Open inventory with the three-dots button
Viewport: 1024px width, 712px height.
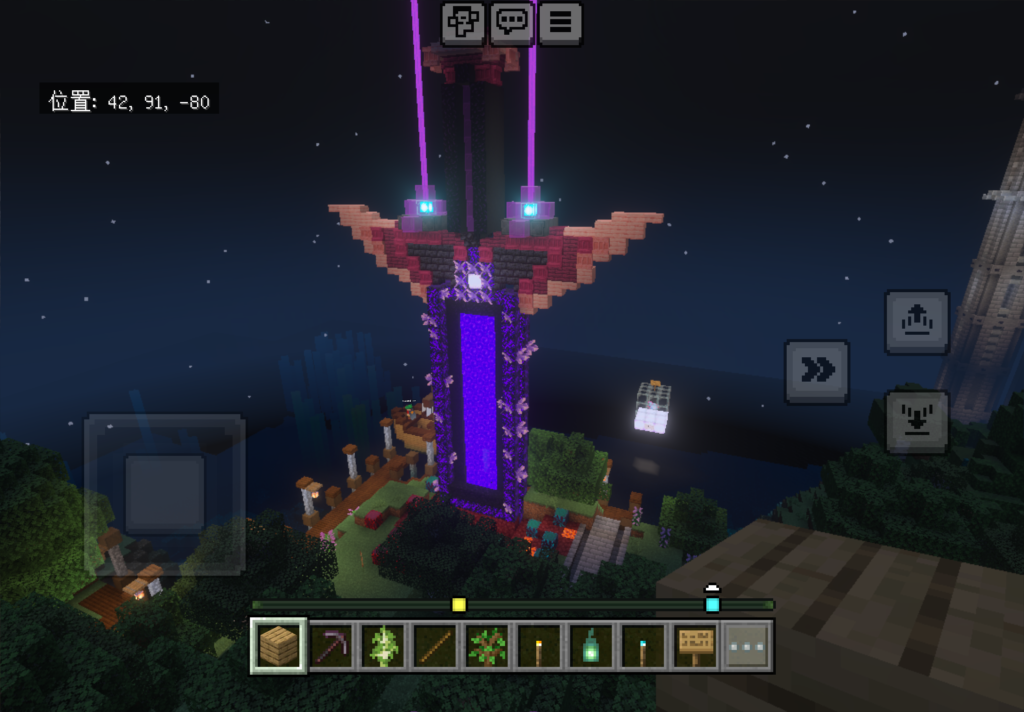pos(747,646)
